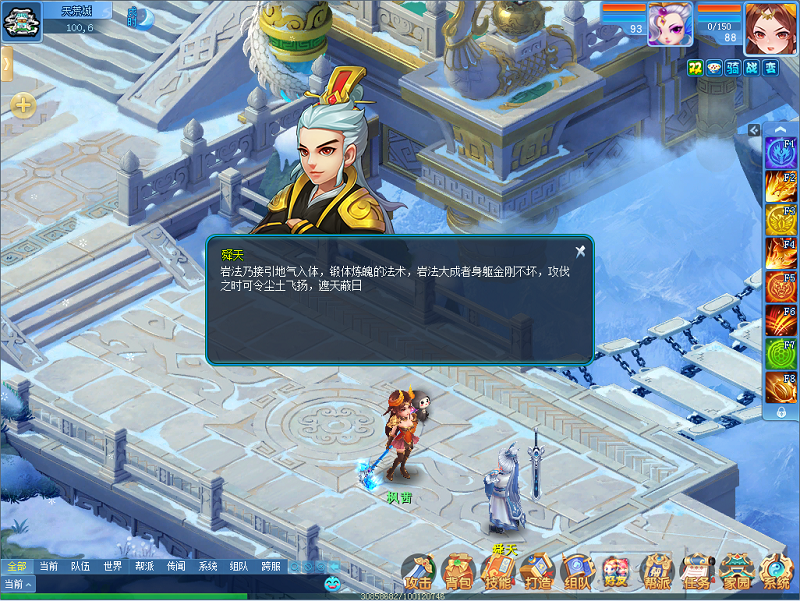The image size is (800, 601).
Task: Open the 任务 quest log
Action: click(x=696, y=572)
